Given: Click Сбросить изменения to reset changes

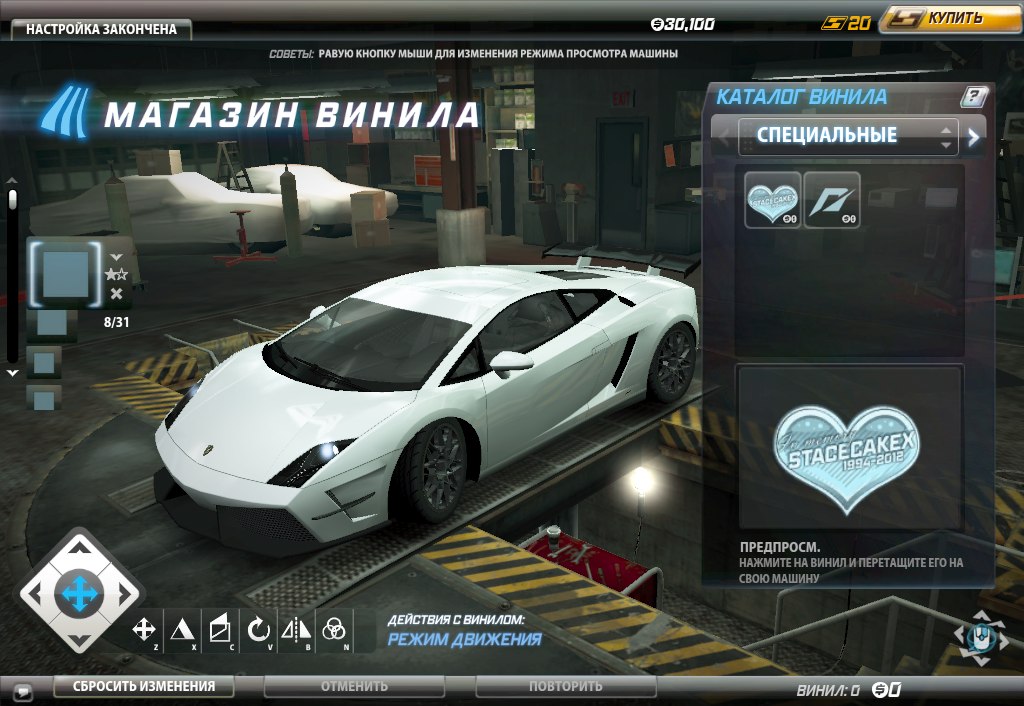Looking at the screenshot, I should (x=143, y=686).
